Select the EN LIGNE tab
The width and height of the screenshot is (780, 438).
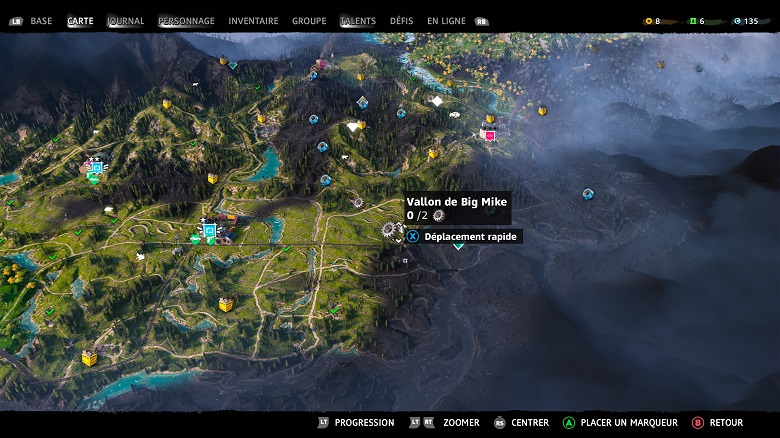446,21
